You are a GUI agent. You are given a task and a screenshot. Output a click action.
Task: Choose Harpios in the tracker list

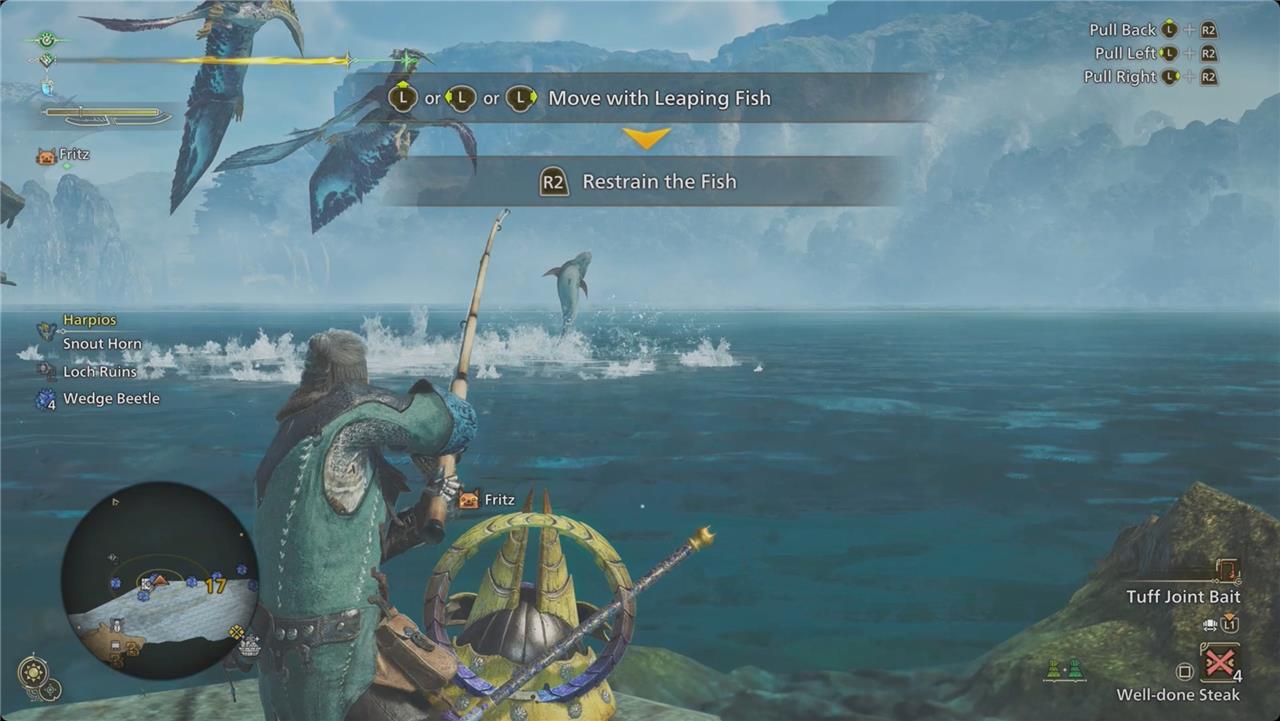89,320
